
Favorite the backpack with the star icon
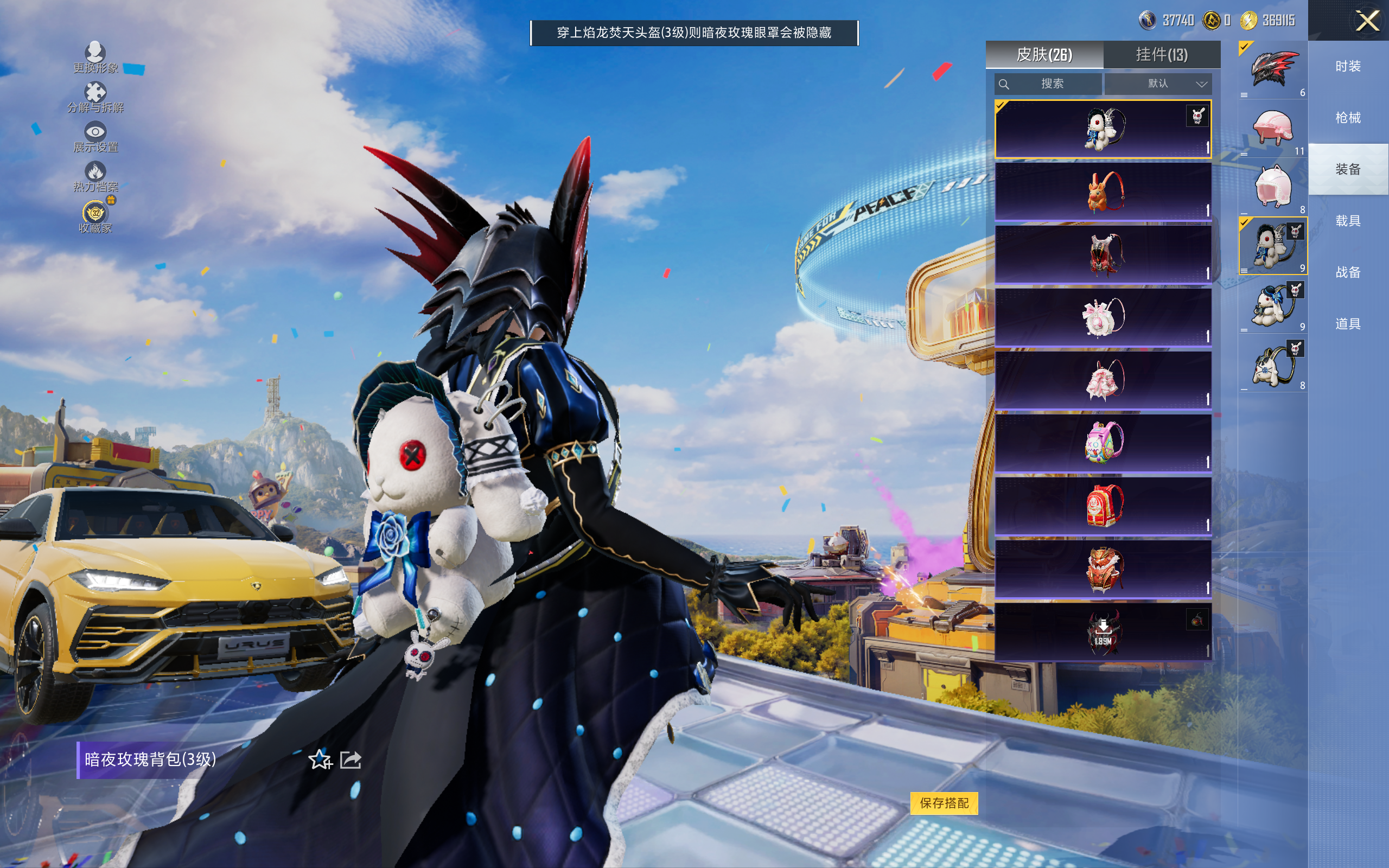pyautogui.click(x=320, y=759)
